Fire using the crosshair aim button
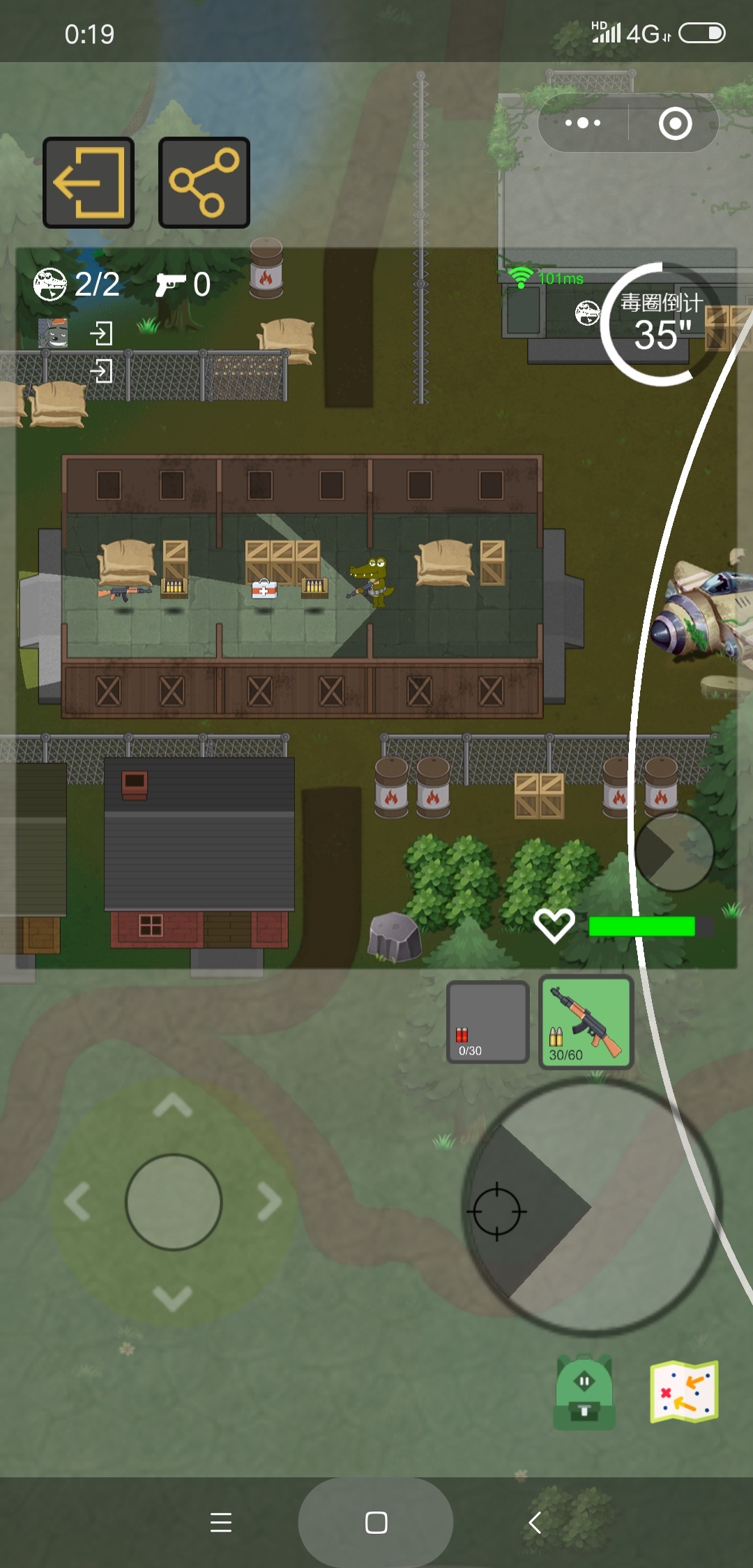 coord(497,1212)
